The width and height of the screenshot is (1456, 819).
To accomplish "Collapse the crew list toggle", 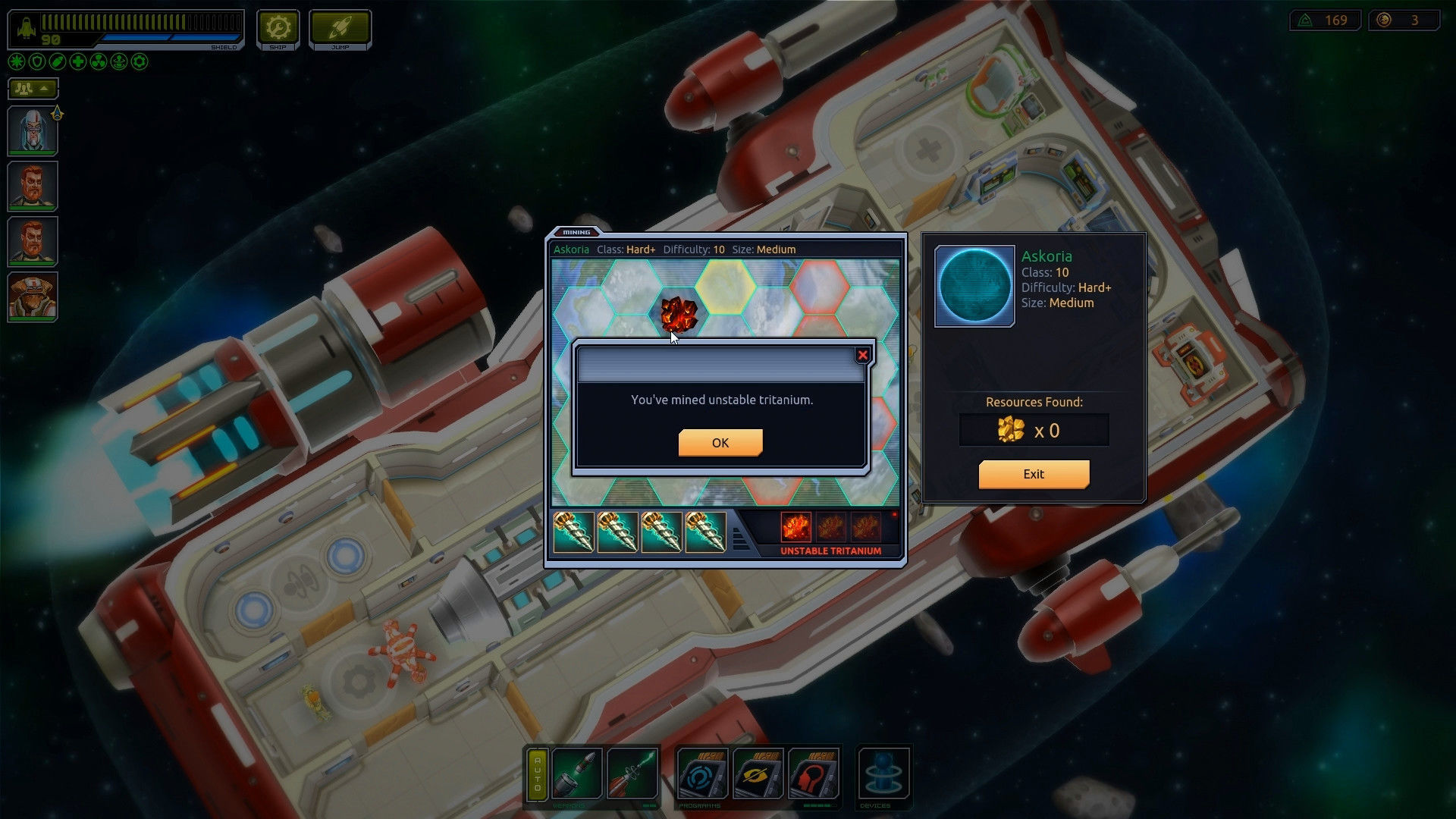I will [x=33, y=89].
